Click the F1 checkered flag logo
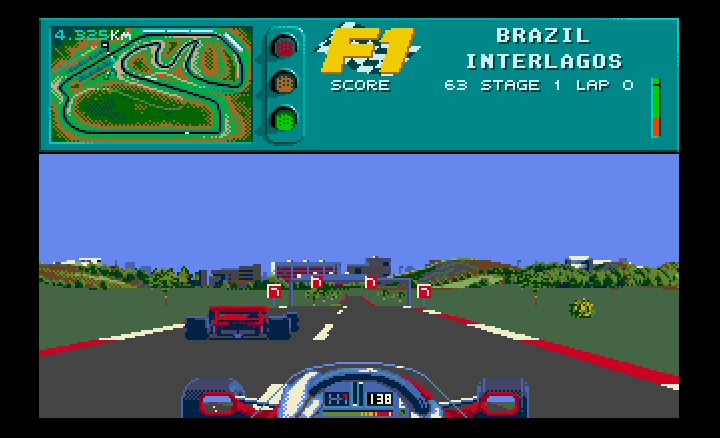 click(365, 50)
